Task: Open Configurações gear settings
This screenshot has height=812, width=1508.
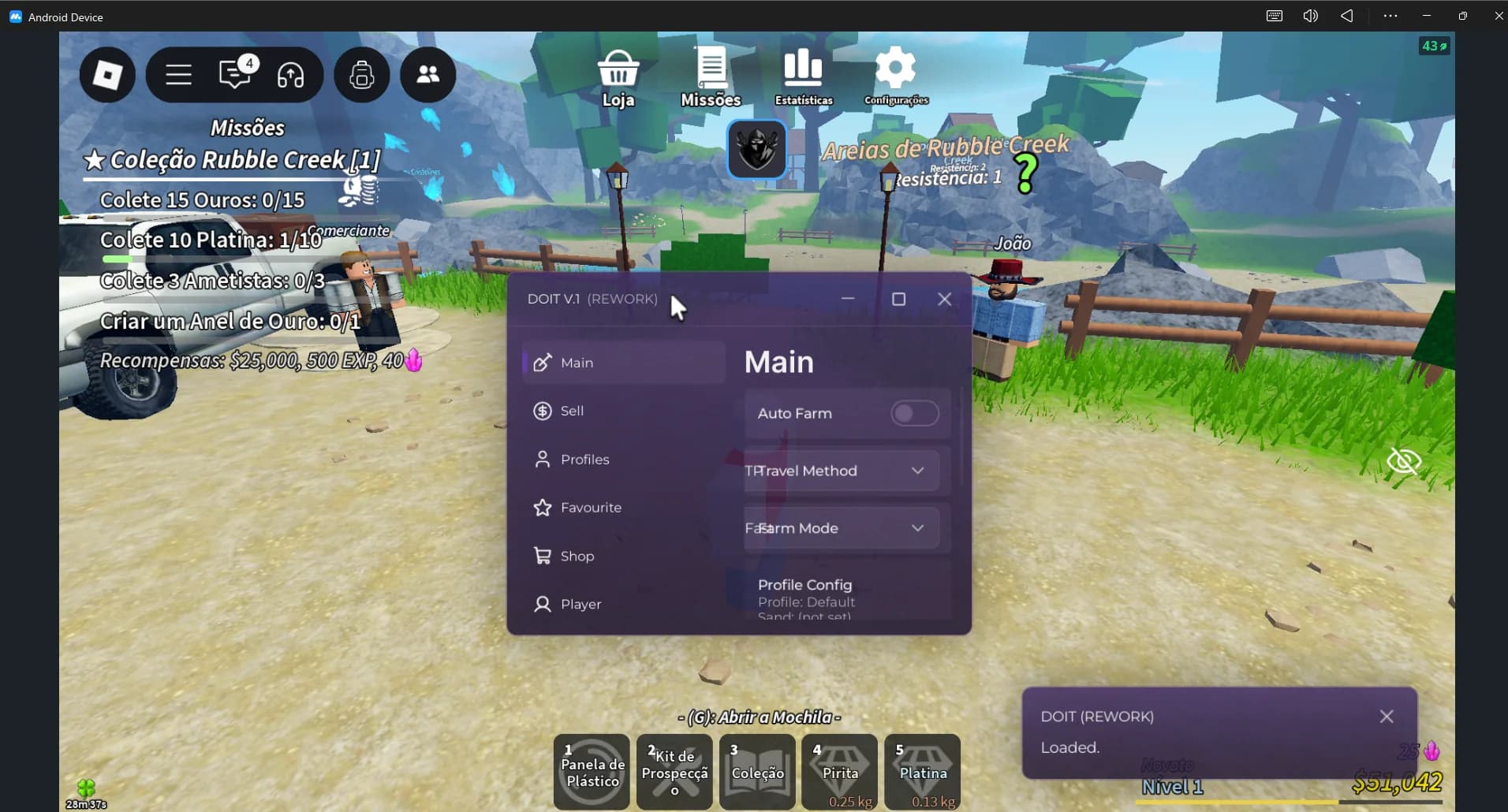Action: coord(895,77)
